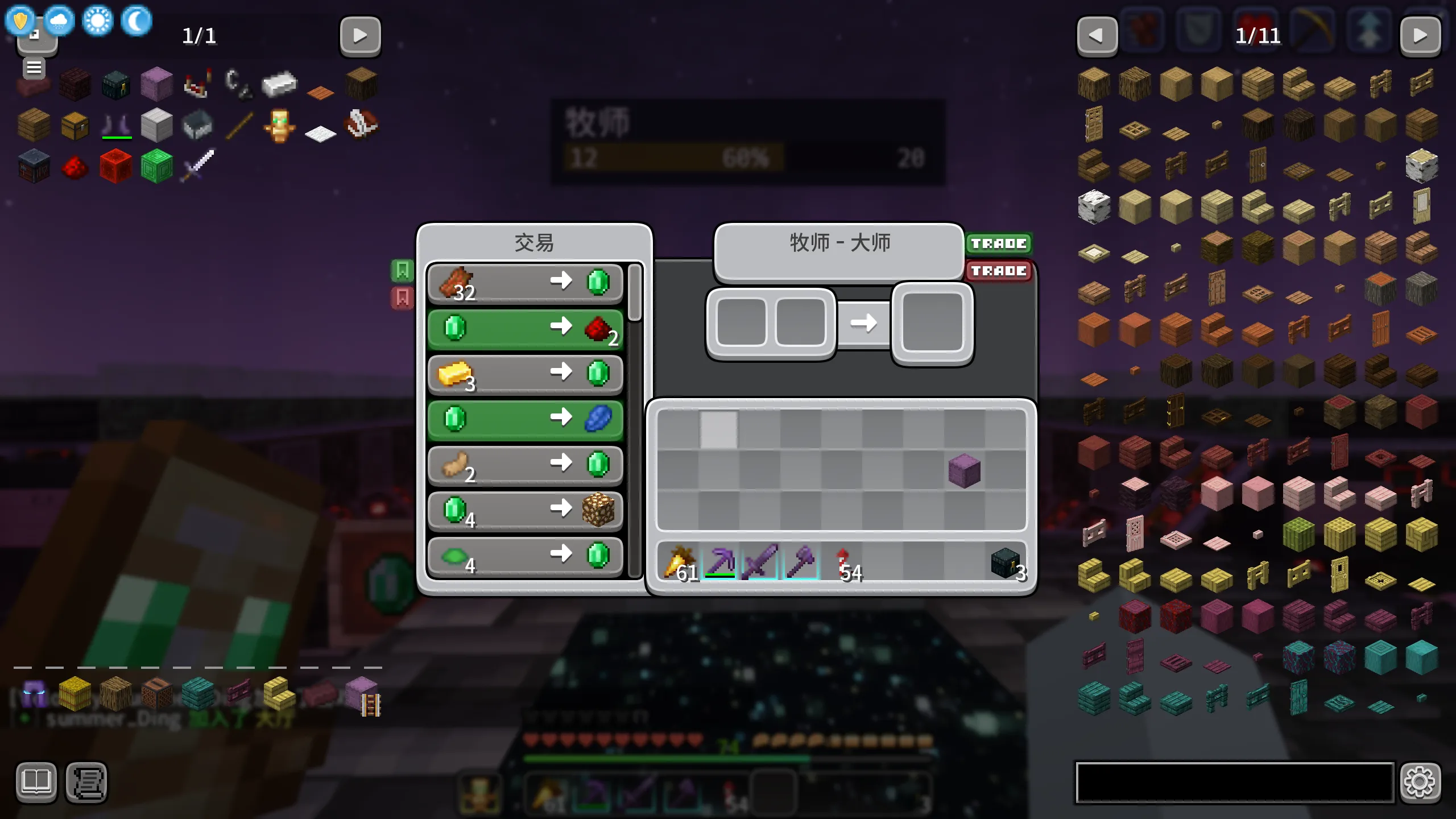Open the settings gear
The height and width of the screenshot is (819, 1456).
(1420, 783)
